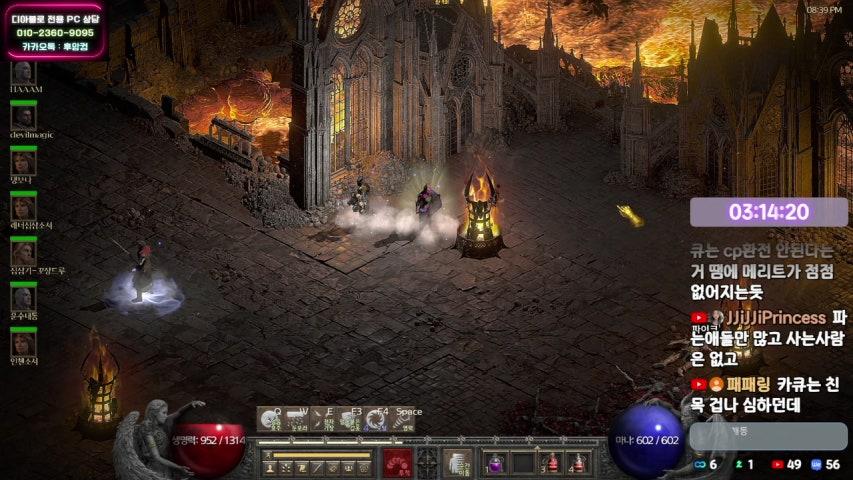Use the red potion in belt slot 4
The width and height of the screenshot is (853, 480).
[x=577, y=463]
